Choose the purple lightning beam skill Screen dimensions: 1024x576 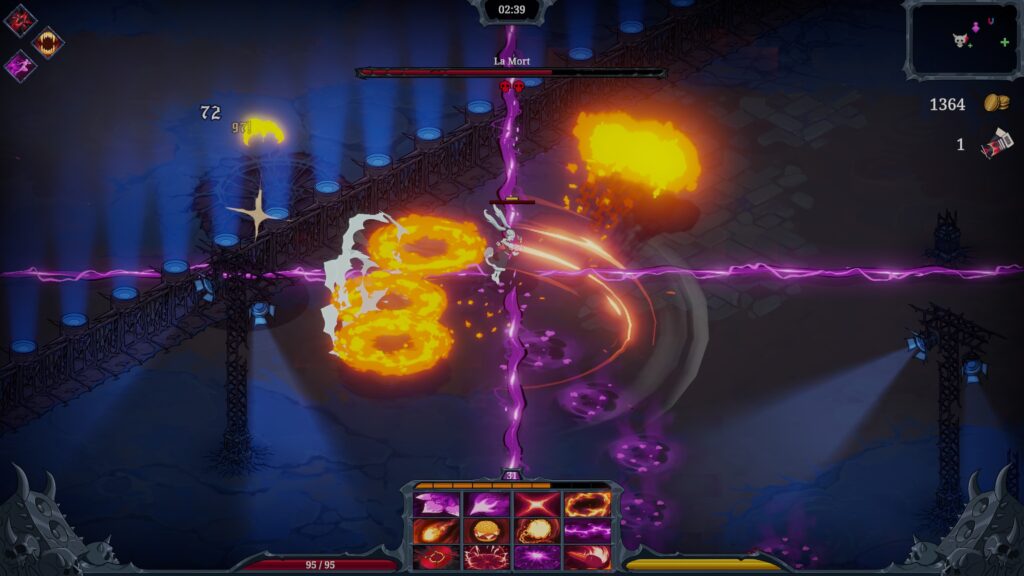point(587,530)
